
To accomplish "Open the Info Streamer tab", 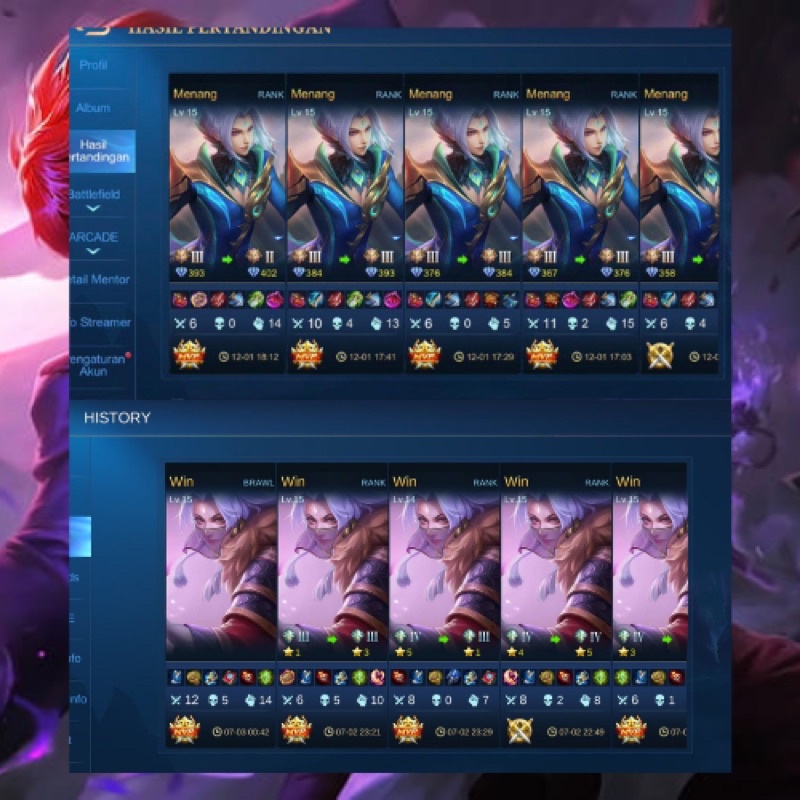I will point(98,323).
